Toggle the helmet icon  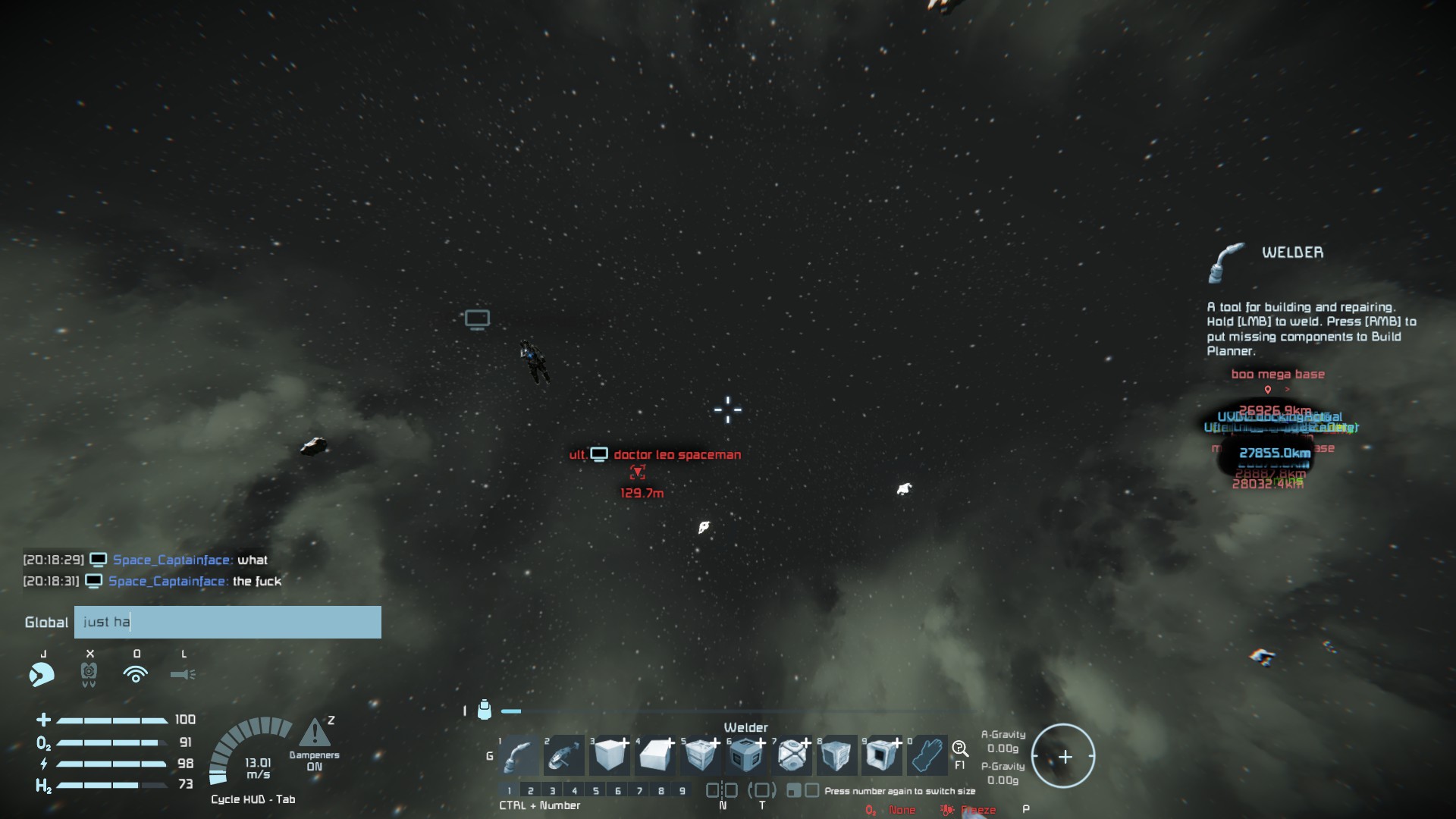(x=42, y=673)
